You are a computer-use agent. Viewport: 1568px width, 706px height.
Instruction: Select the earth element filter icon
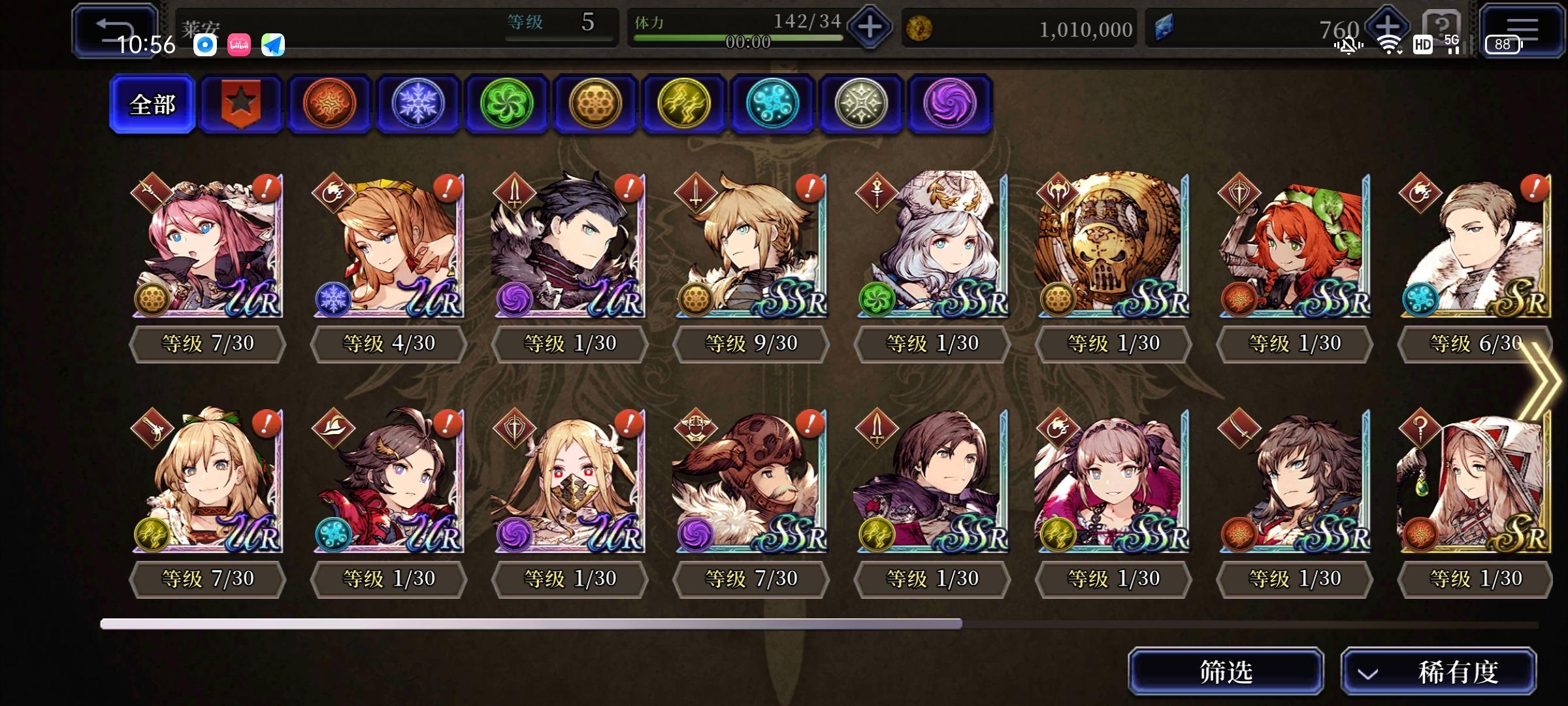[x=595, y=103]
